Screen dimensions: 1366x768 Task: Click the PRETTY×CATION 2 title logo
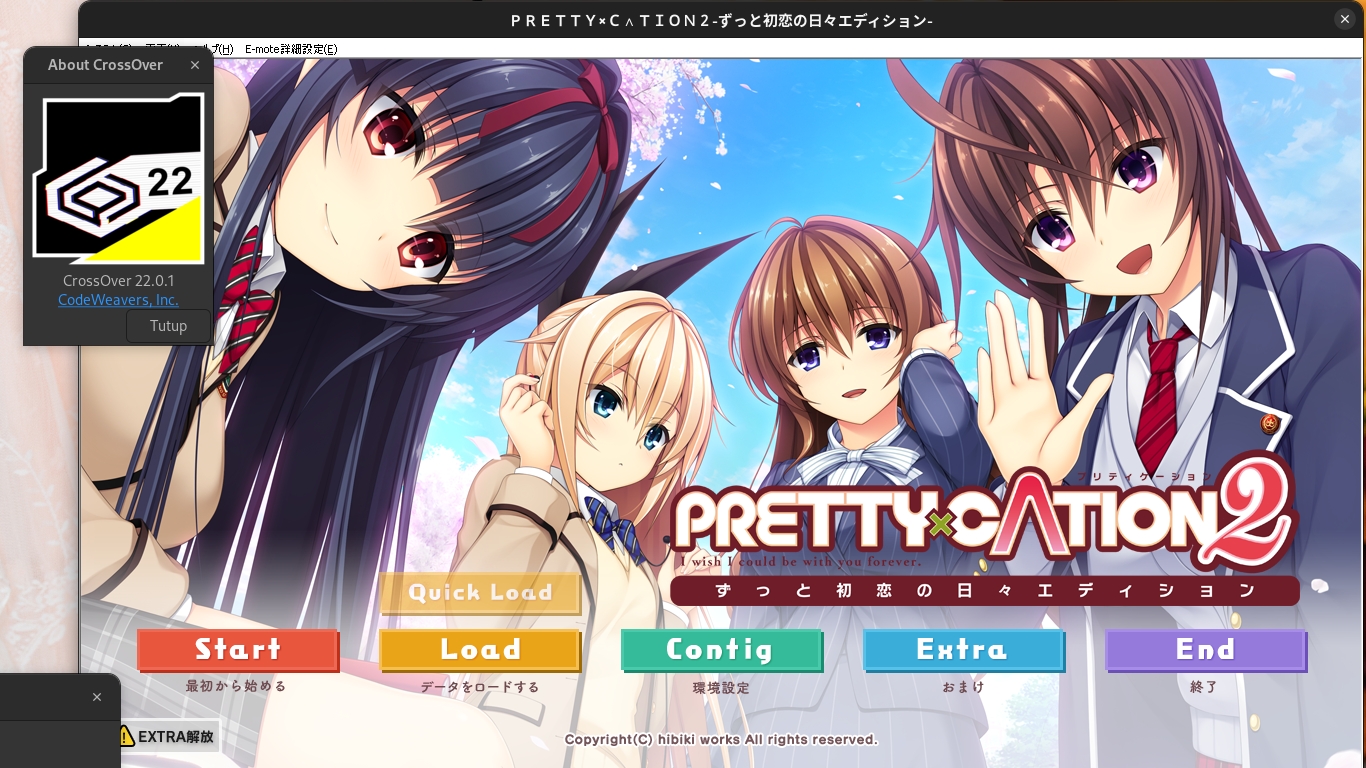(x=985, y=513)
